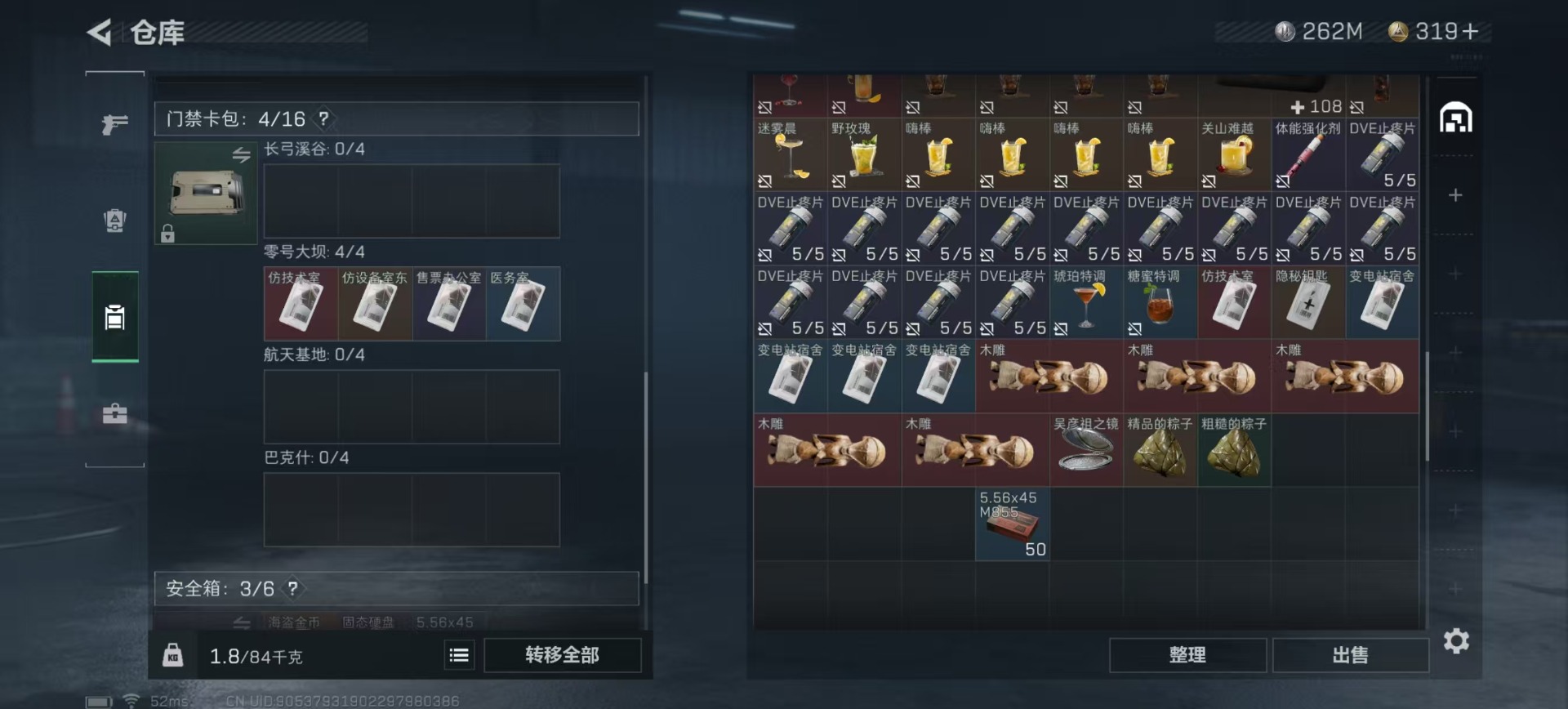Viewport: 1568px width, 709px height.
Task: Go back from the 仓库 warehouse screen
Action: pyautogui.click(x=100, y=33)
